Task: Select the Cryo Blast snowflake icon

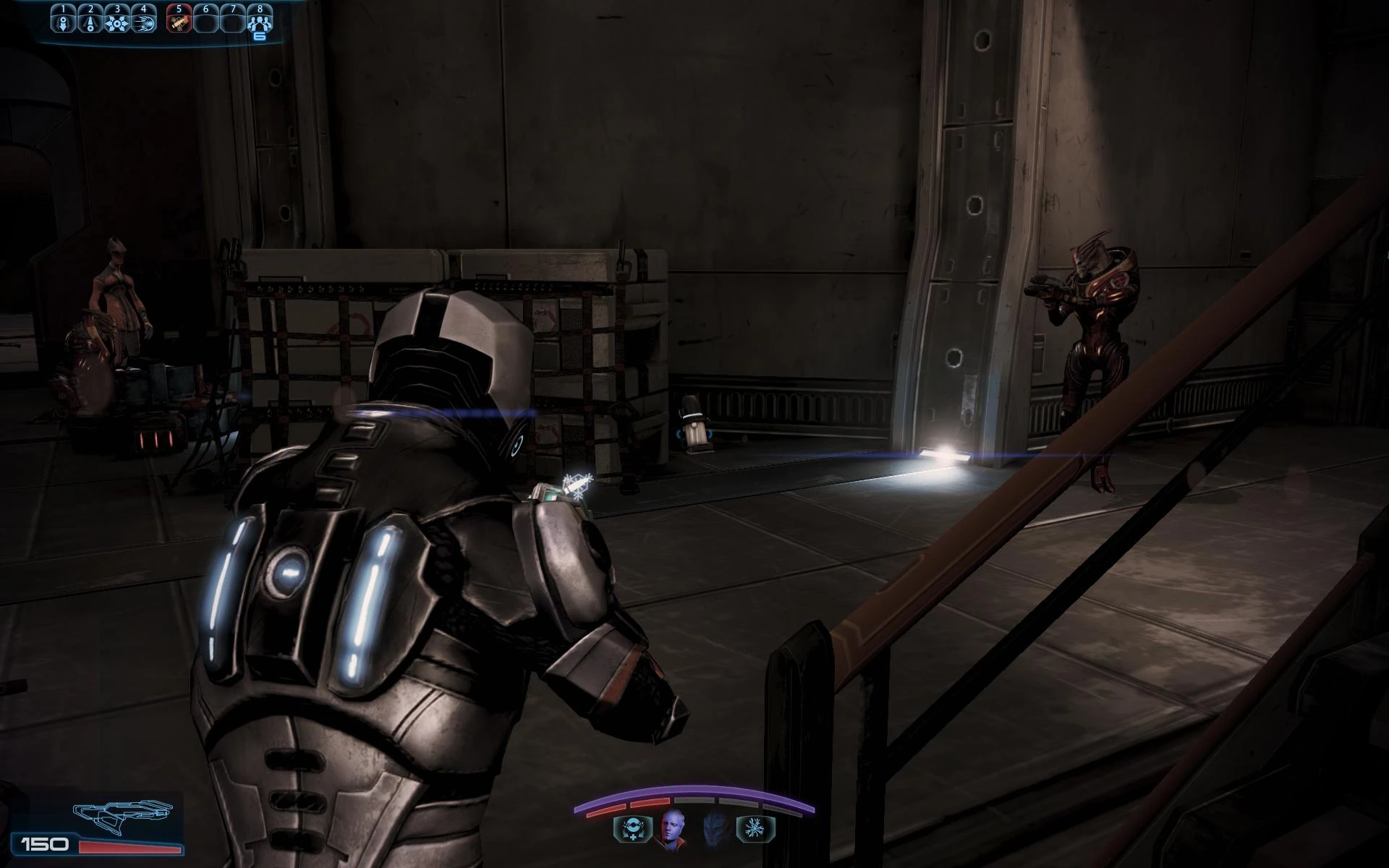Action: coord(755,828)
